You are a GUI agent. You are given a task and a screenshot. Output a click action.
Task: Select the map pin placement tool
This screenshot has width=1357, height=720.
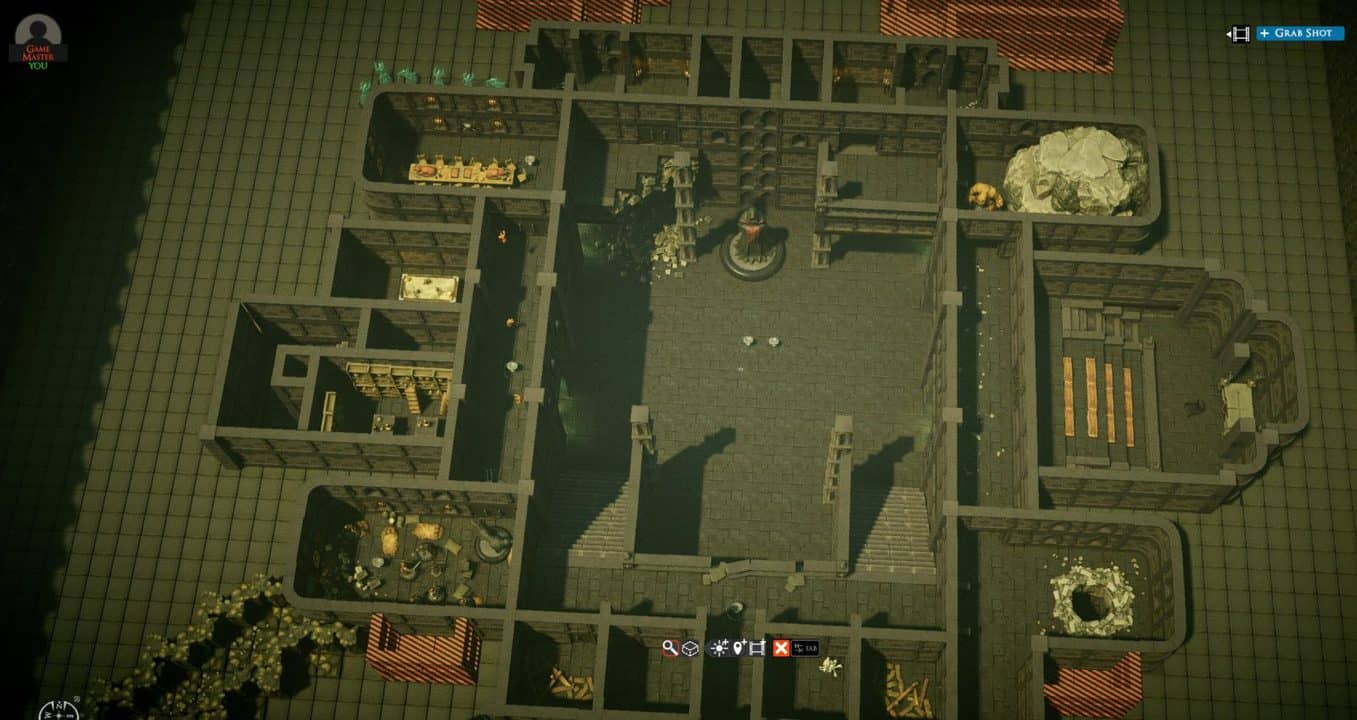pyautogui.click(x=740, y=648)
